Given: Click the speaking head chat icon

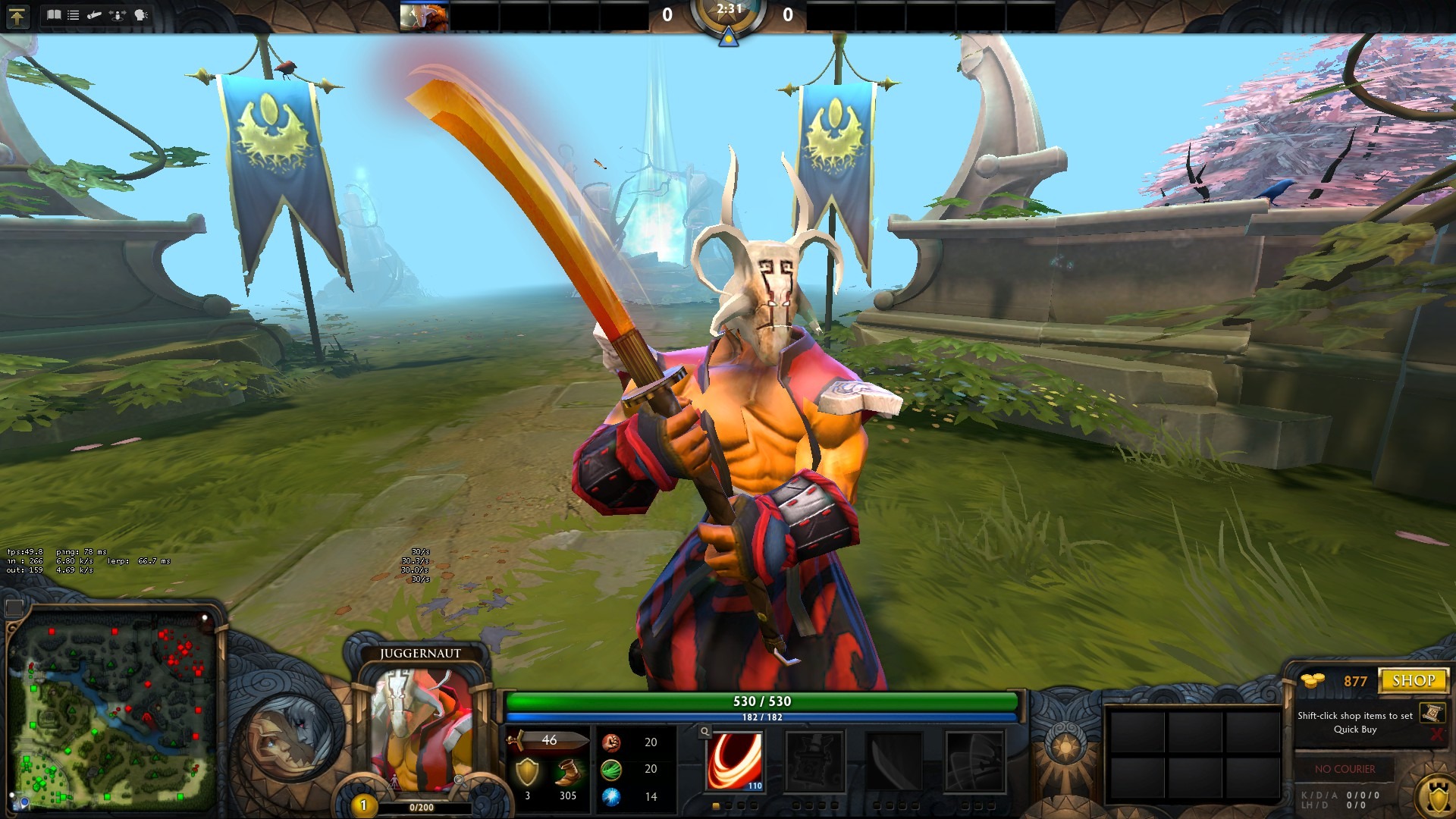Looking at the screenshot, I should pyautogui.click(x=141, y=15).
